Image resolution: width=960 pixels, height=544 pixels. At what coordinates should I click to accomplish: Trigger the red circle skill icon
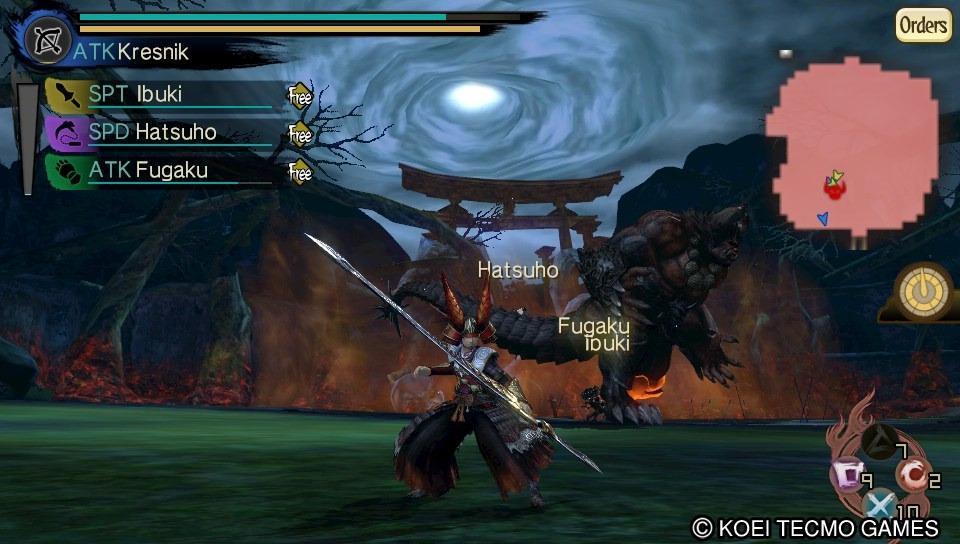click(911, 474)
